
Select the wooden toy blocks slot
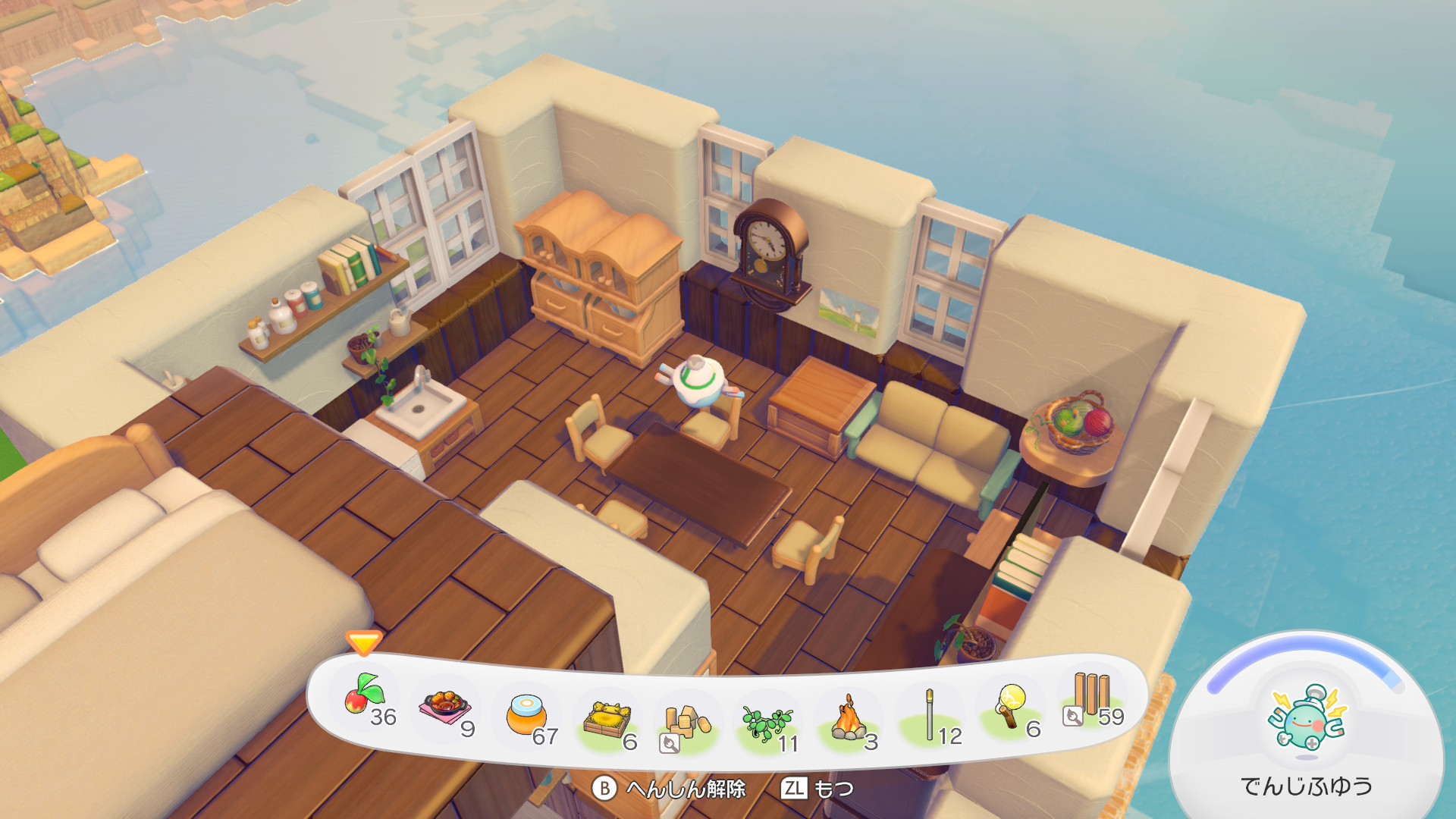pos(686,724)
